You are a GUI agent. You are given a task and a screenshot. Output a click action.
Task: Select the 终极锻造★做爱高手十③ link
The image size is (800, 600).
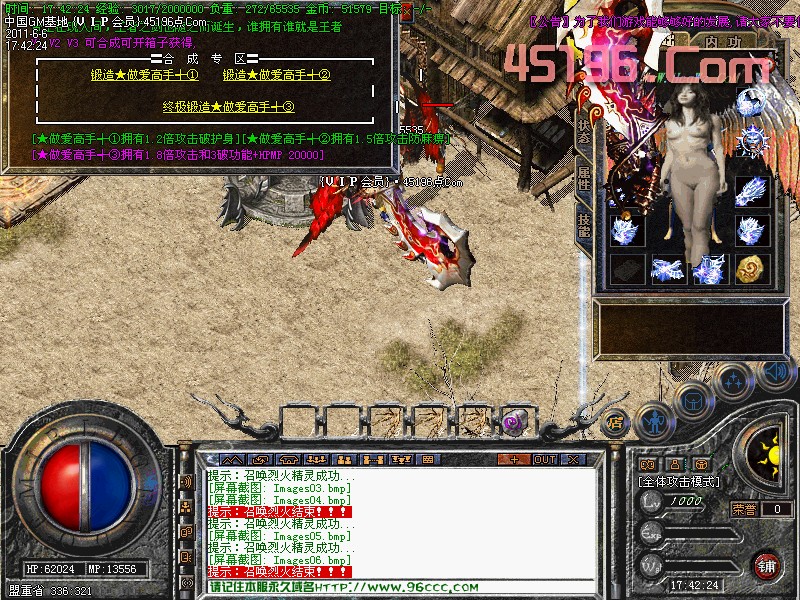(x=228, y=107)
